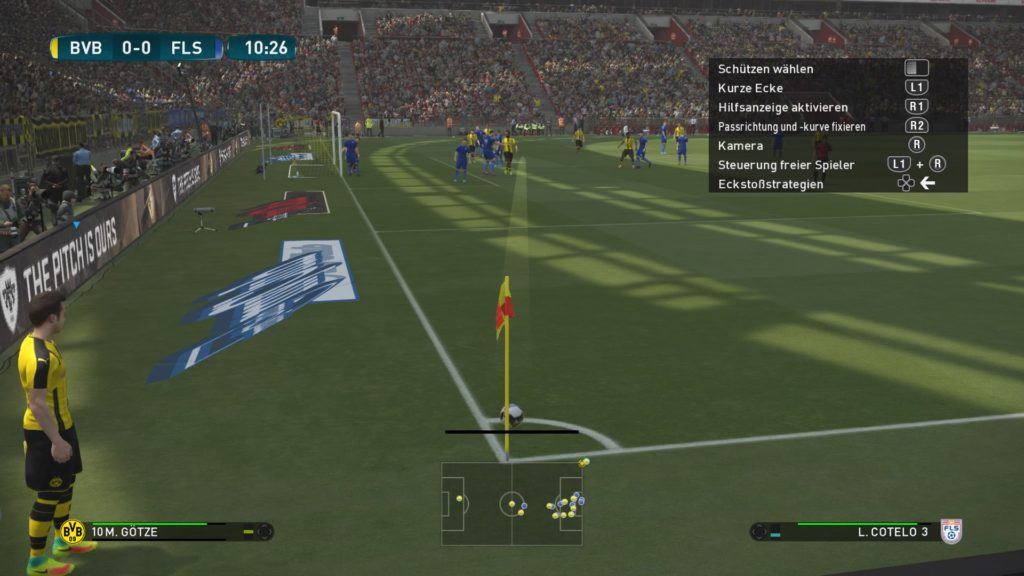
Task: Select the L. Cotelo player name panel
Action: tap(850, 531)
